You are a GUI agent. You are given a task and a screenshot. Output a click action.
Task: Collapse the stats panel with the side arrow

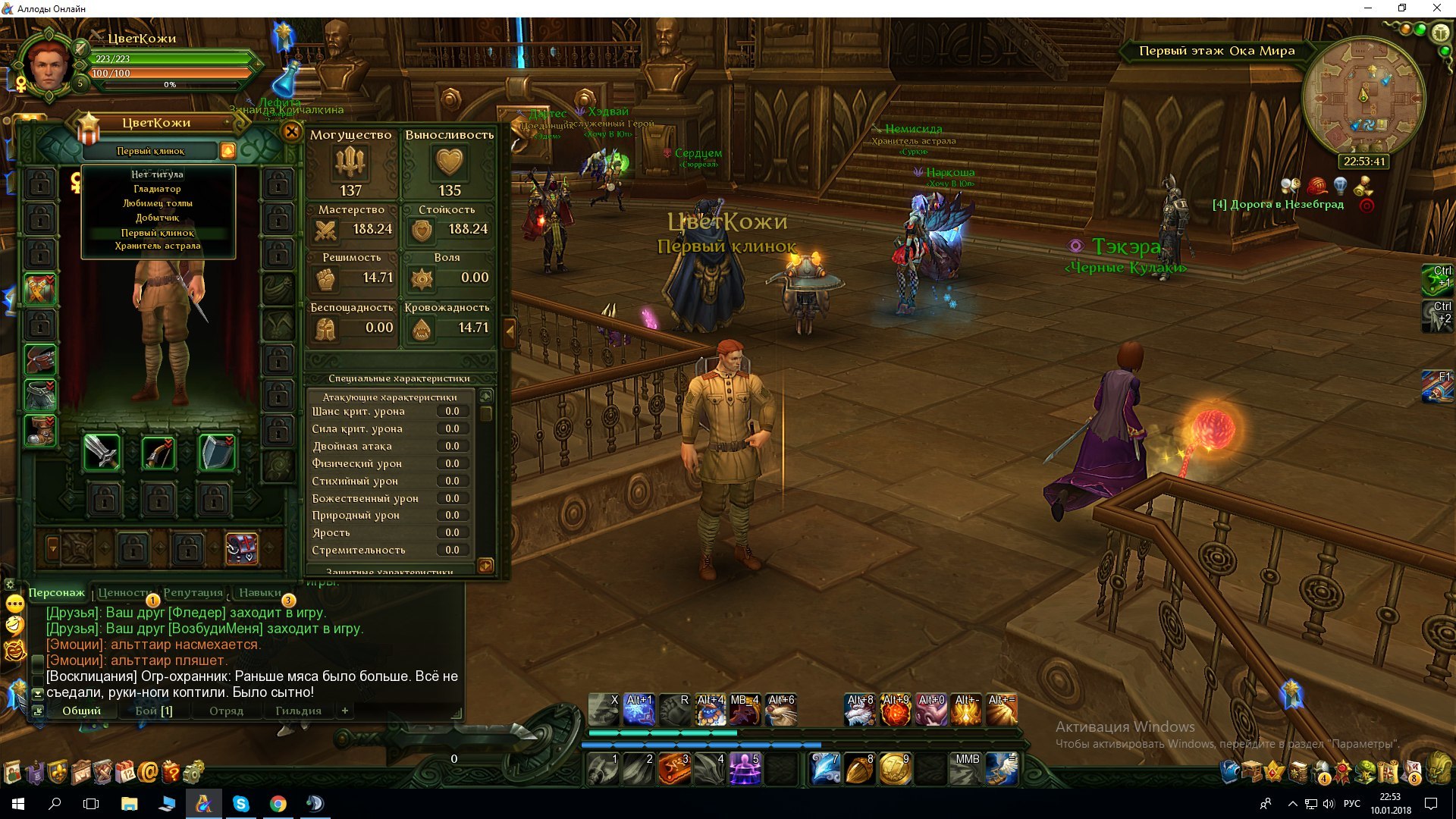(510, 331)
